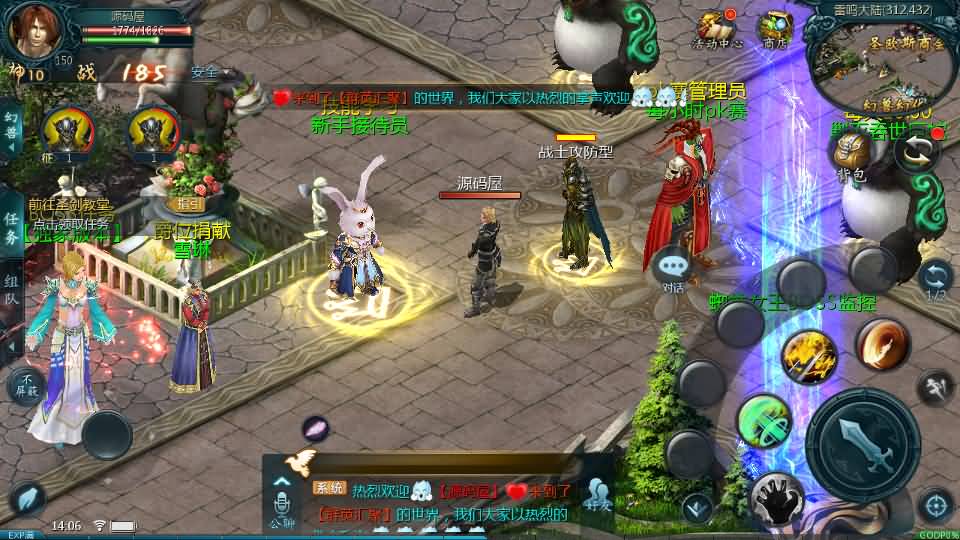Open the 活动中心 activity center
Image resolution: width=960 pixels, height=540 pixels.
click(x=716, y=29)
